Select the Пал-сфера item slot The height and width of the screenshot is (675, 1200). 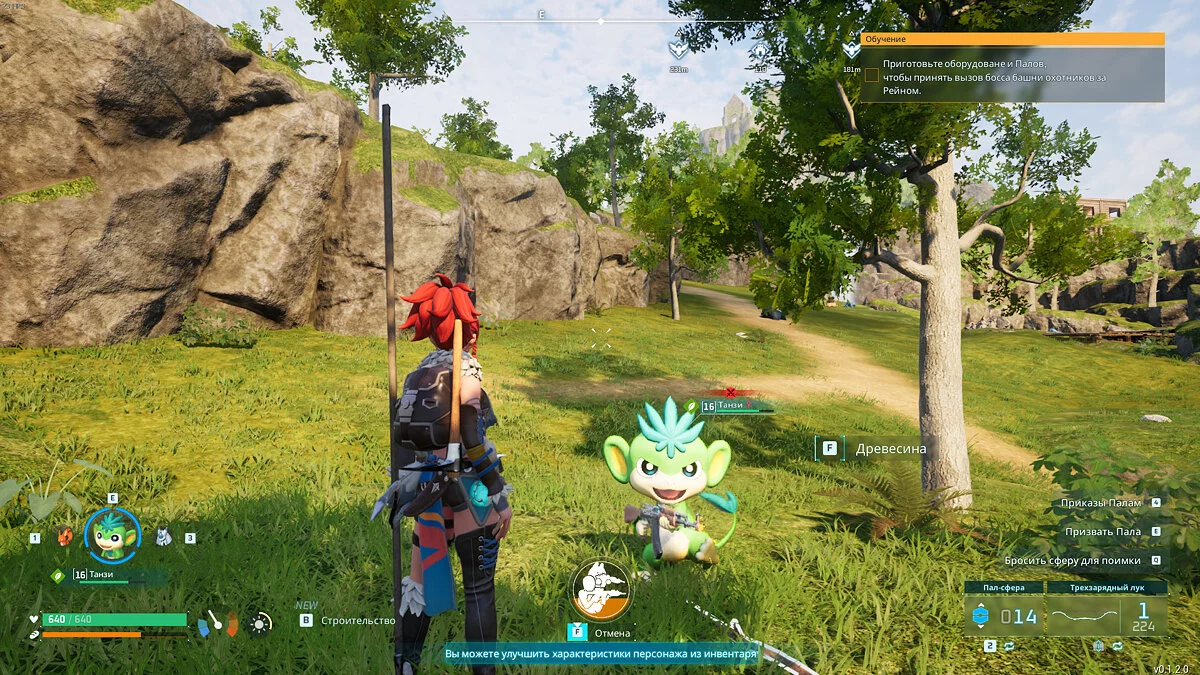[1003, 615]
